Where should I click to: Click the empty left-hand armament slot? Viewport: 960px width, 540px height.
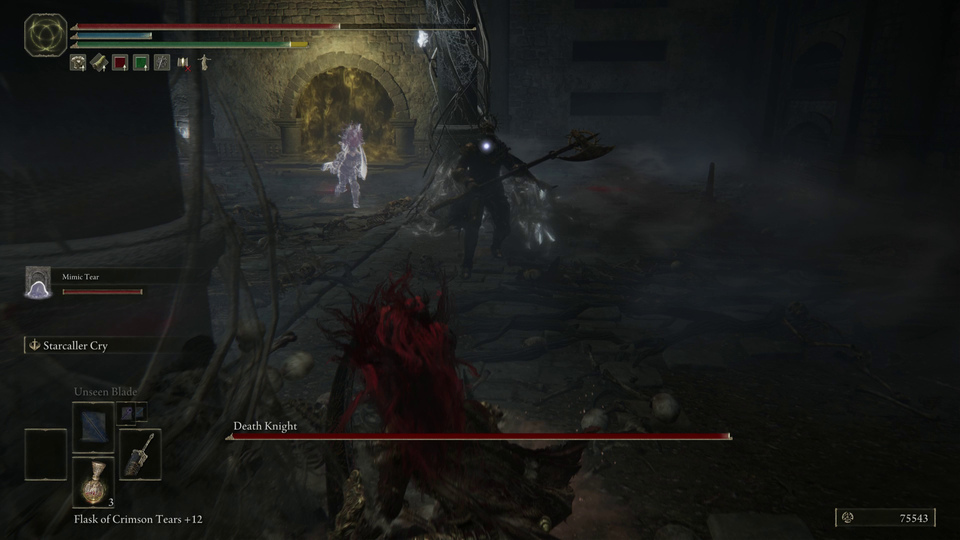(x=46, y=453)
